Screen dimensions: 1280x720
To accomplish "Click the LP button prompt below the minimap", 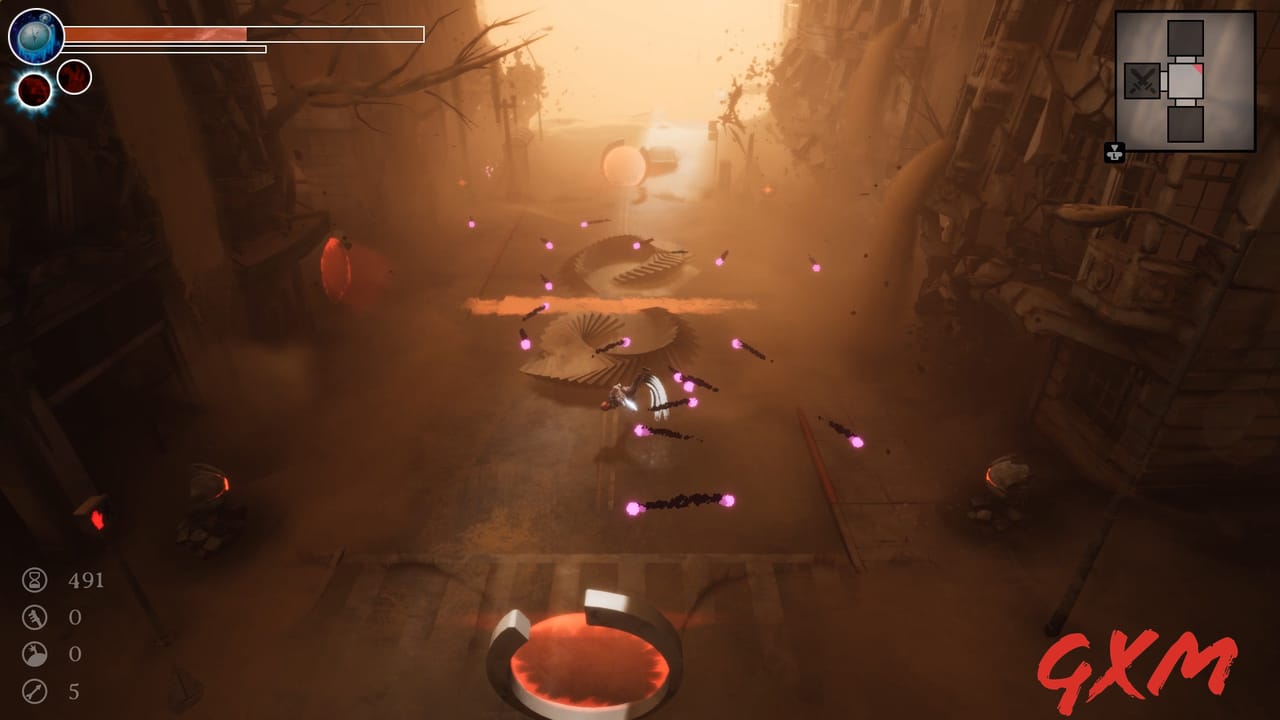I will [1115, 154].
